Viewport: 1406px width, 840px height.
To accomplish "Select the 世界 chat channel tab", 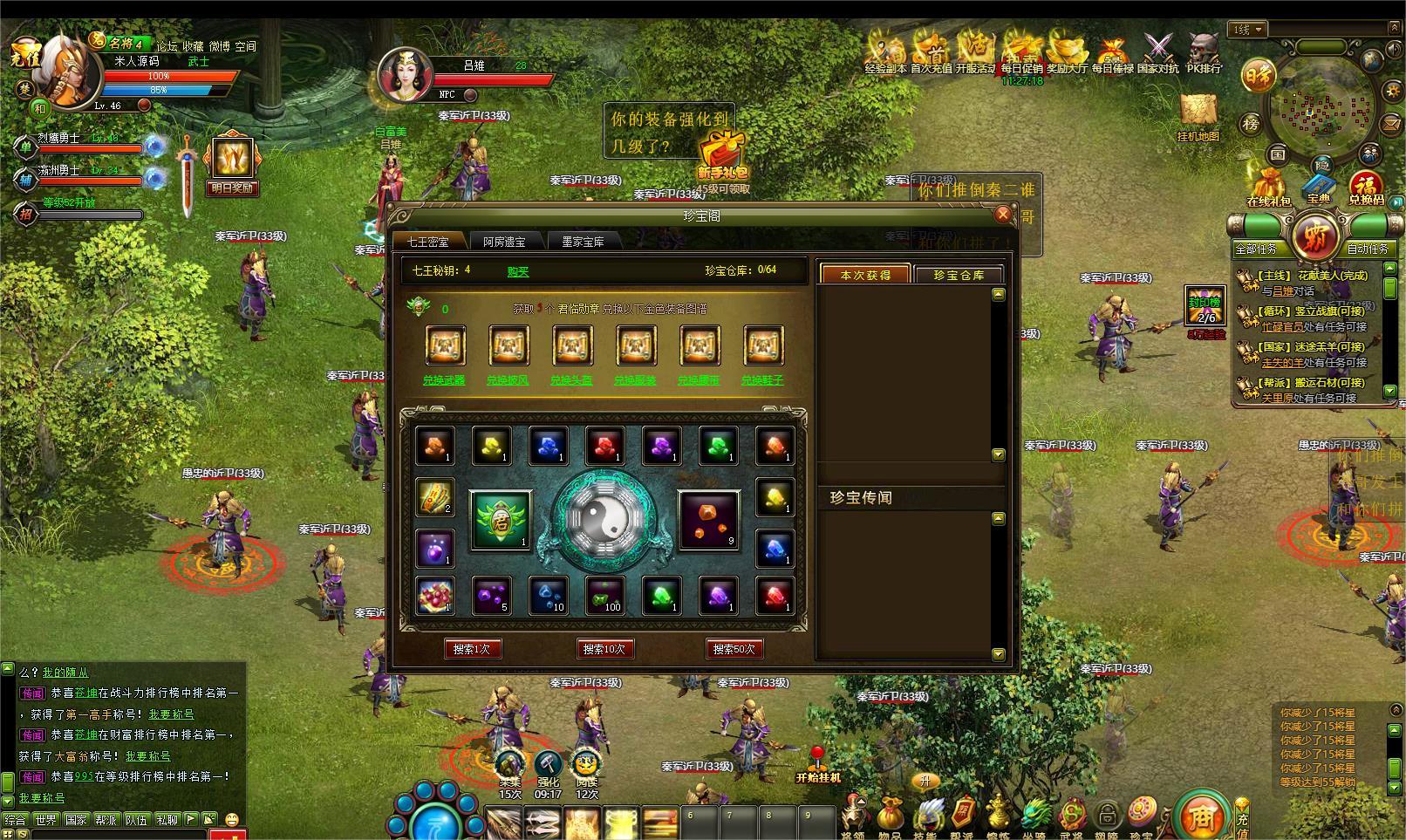I will pos(45,820).
